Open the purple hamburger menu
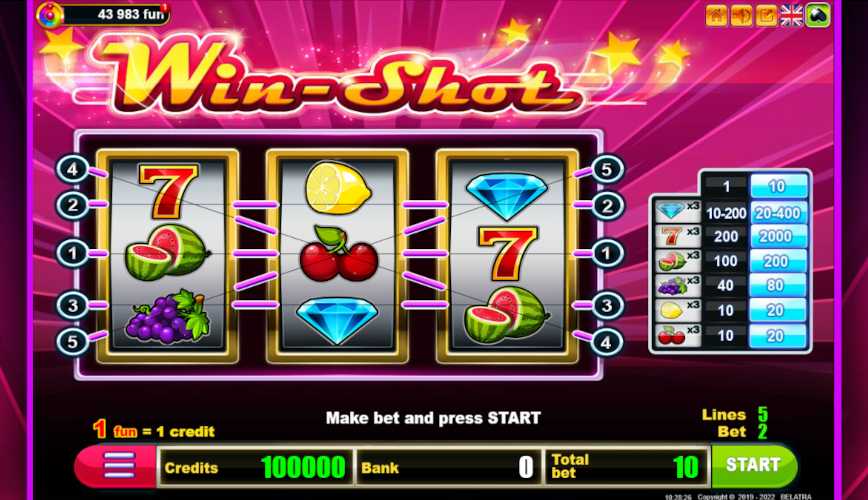This screenshot has height=500, width=868. [x=119, y=466]
